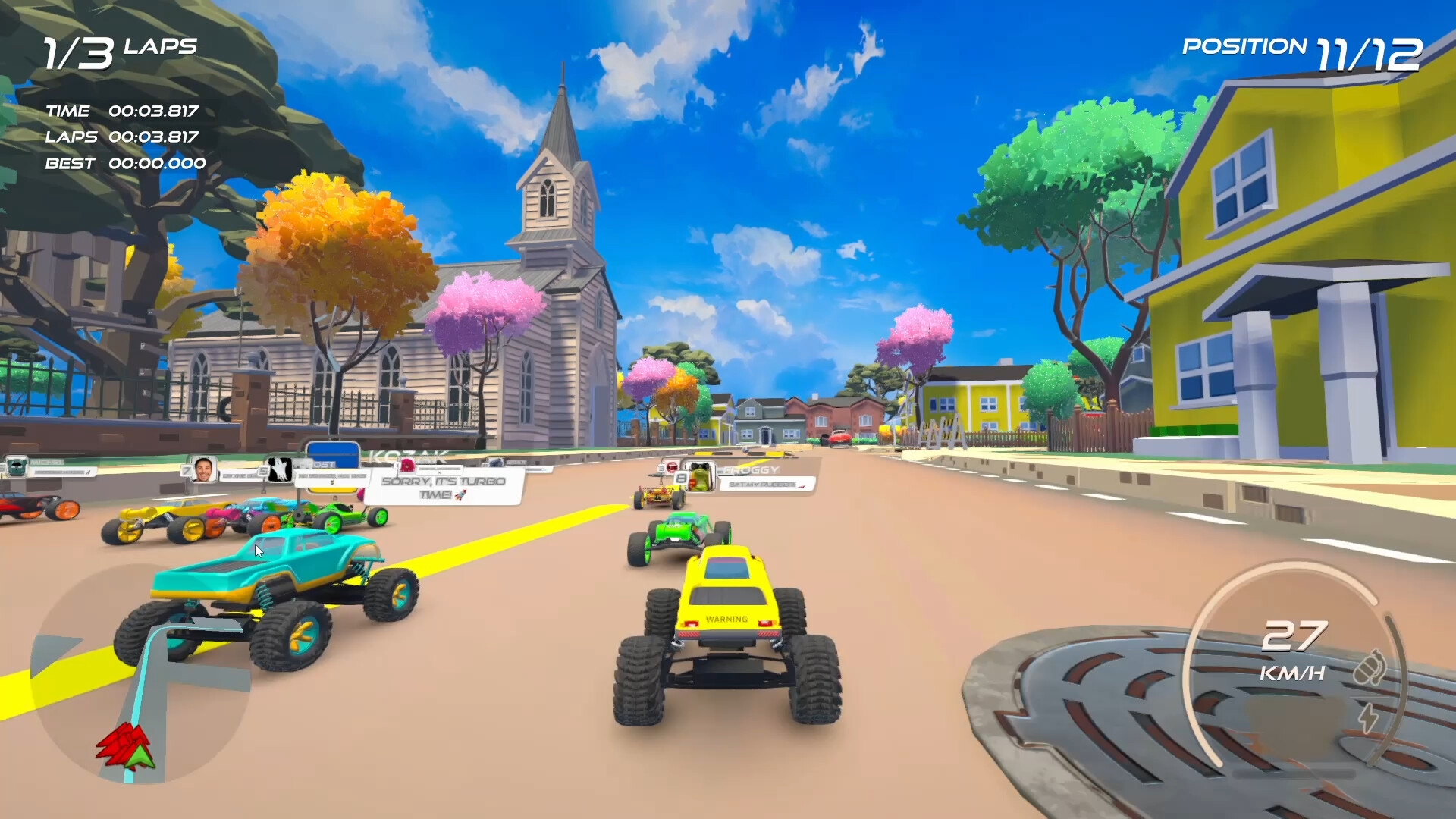This screenshot has width=1456, height=819.
Task: Click the smiling driver photo avatar
Action: coord(203,470)
